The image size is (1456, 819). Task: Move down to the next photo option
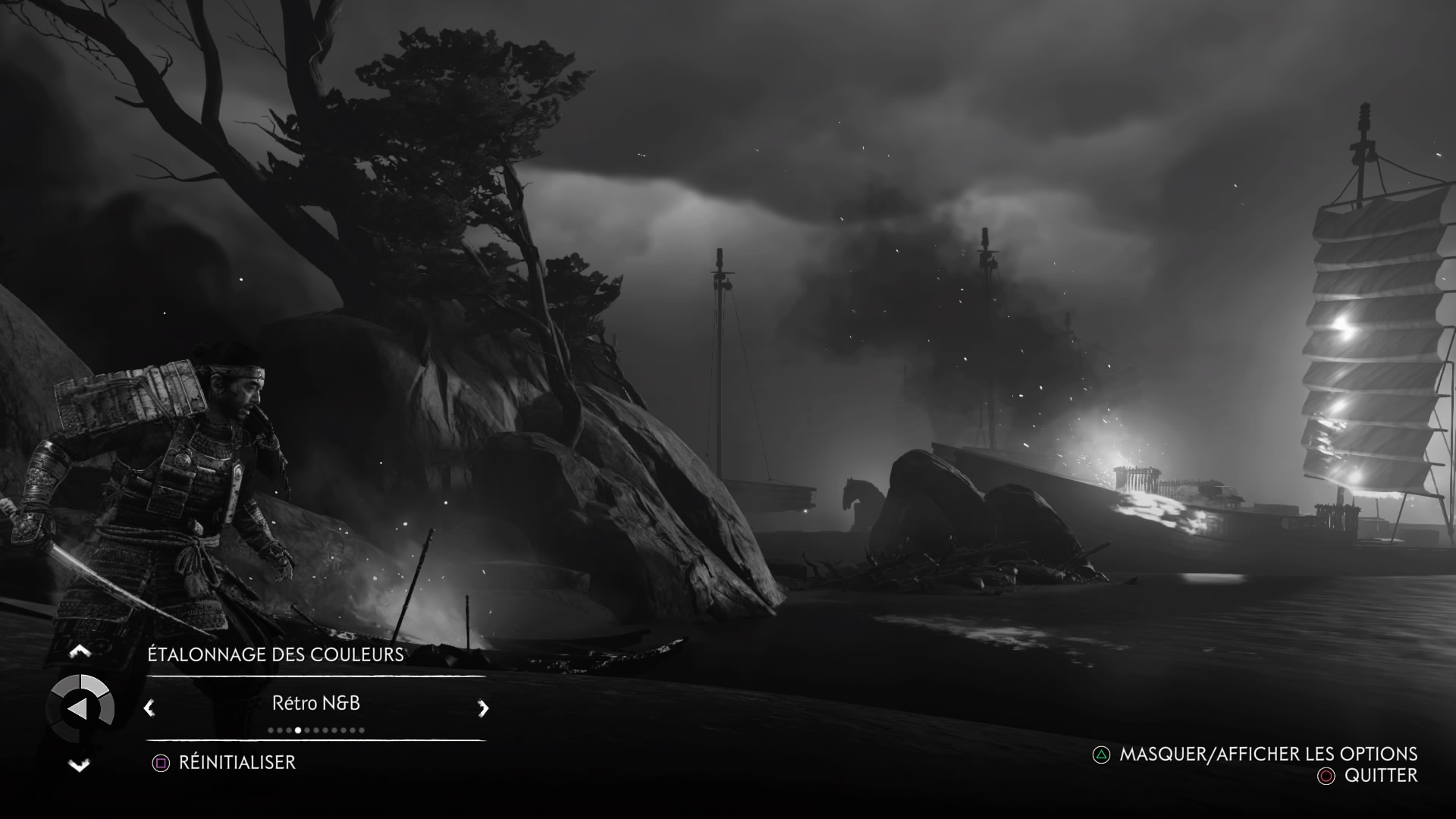click(80, 765)
